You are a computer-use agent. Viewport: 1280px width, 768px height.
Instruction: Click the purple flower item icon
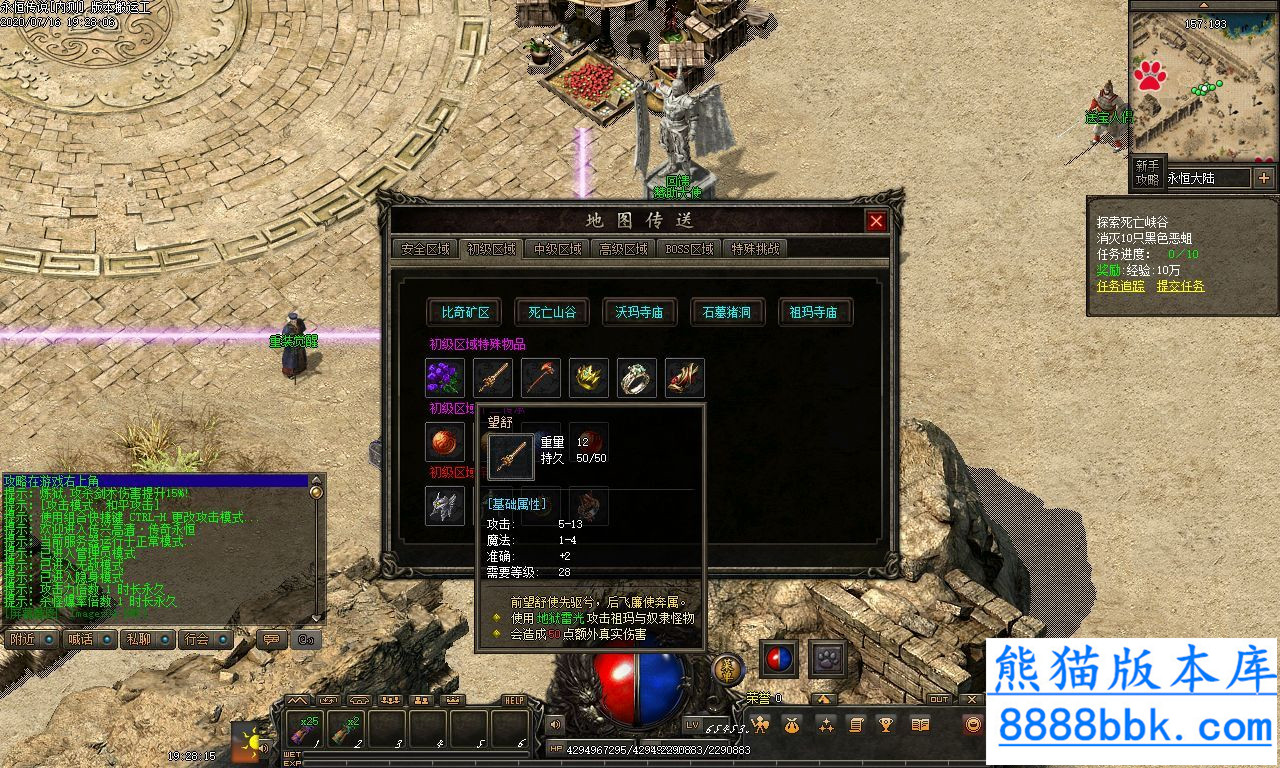point(445,378)
